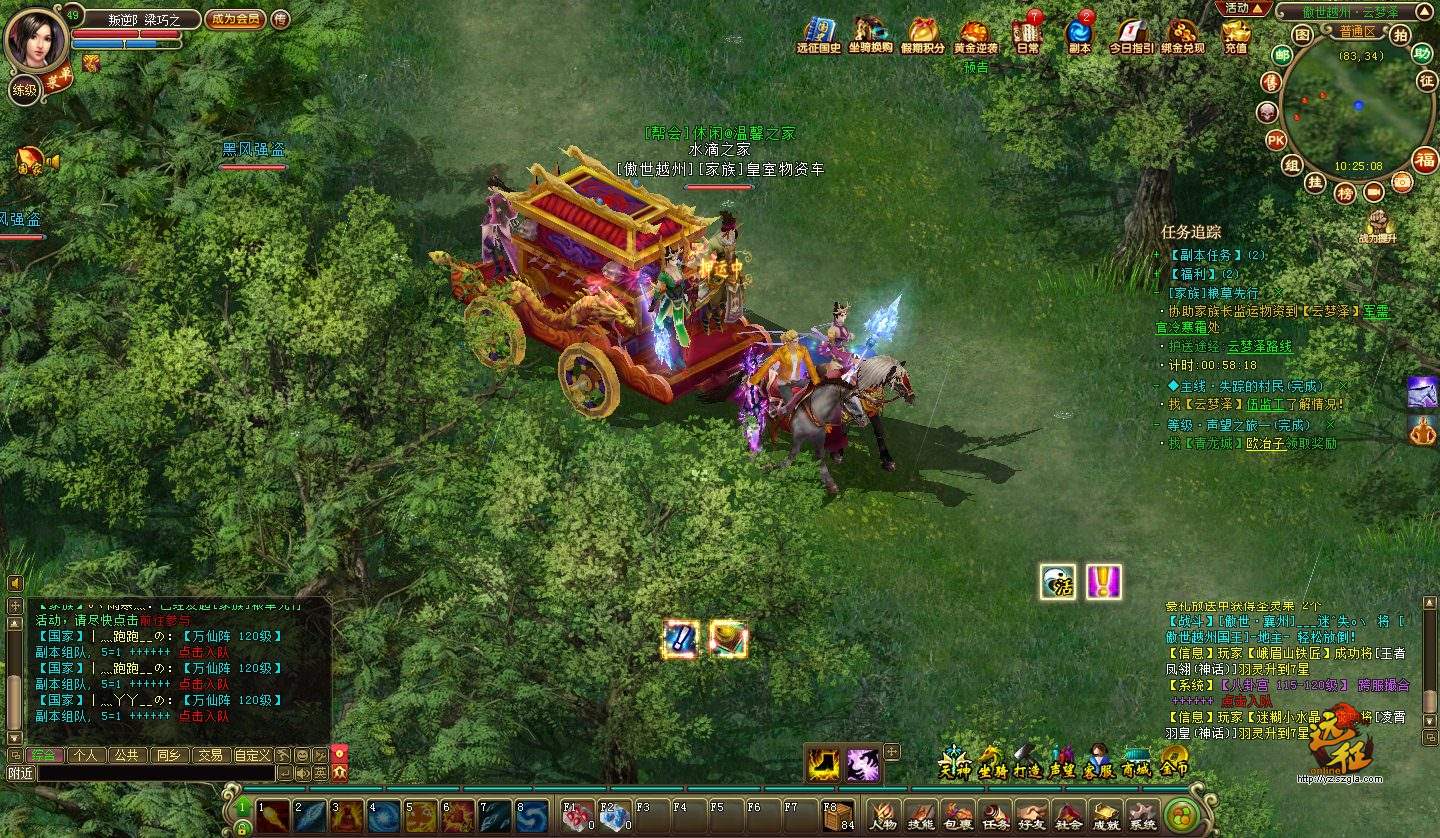Activate the skill in hotbar slot 1
This screenshot has height=838, width=1440.
click(x=271, y=816)
